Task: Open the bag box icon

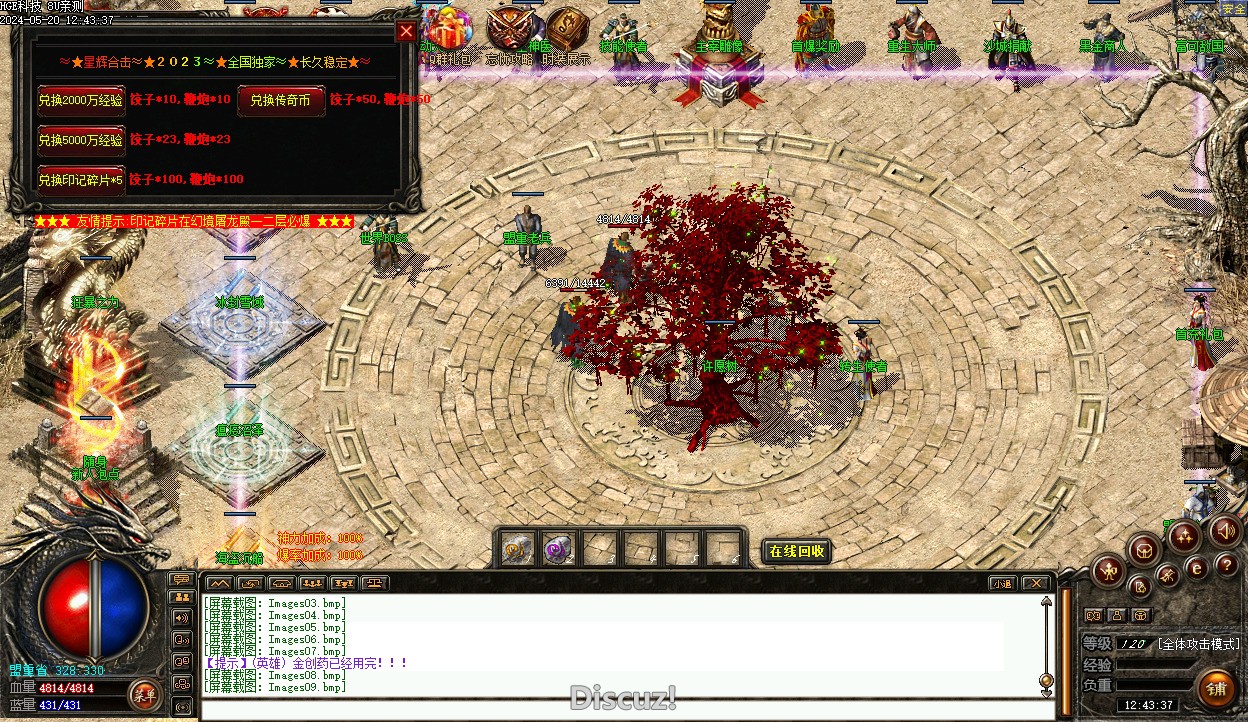Action: [x=1144, y=549]
